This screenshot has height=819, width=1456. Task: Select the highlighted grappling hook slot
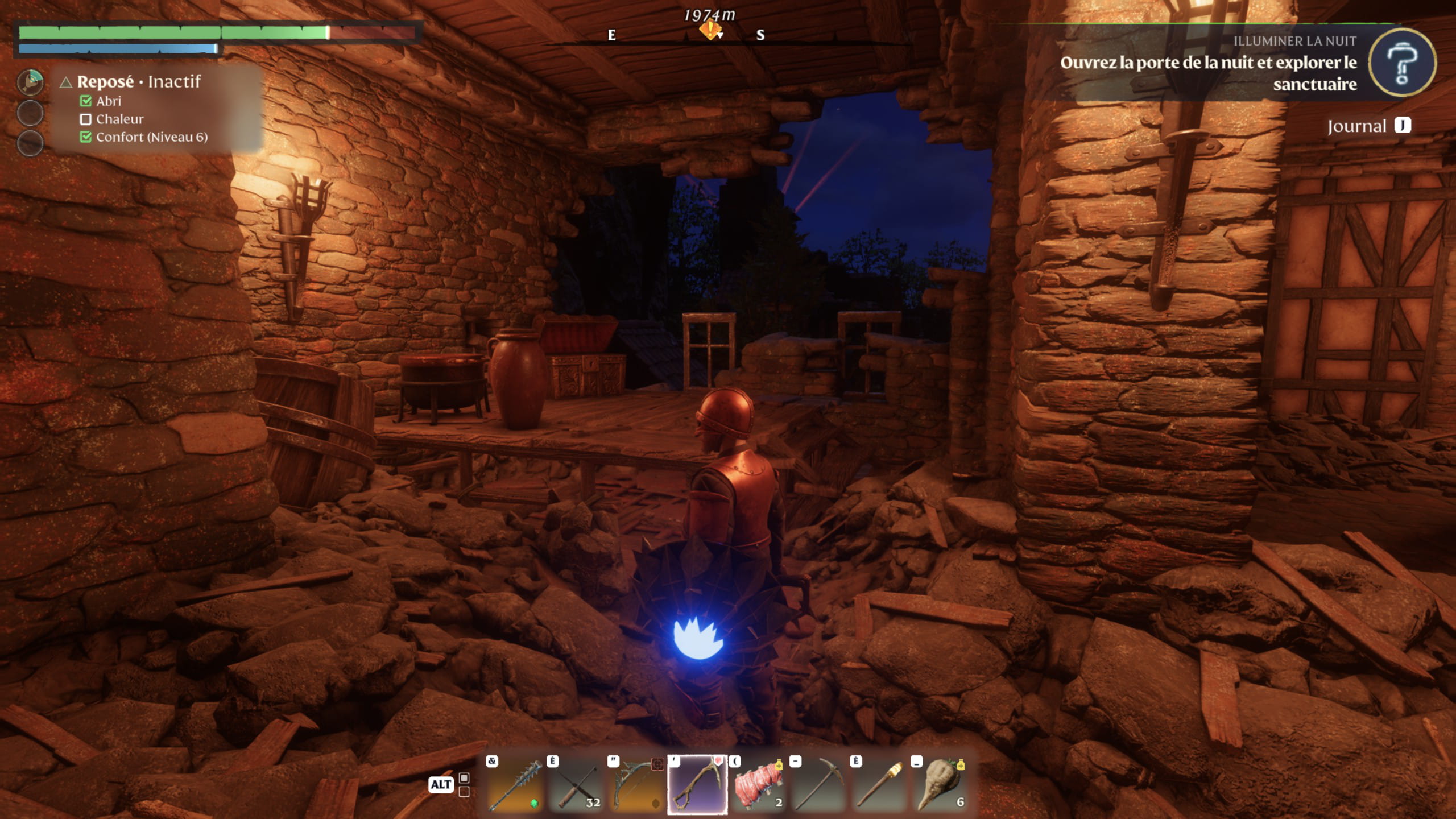[697, 785]
